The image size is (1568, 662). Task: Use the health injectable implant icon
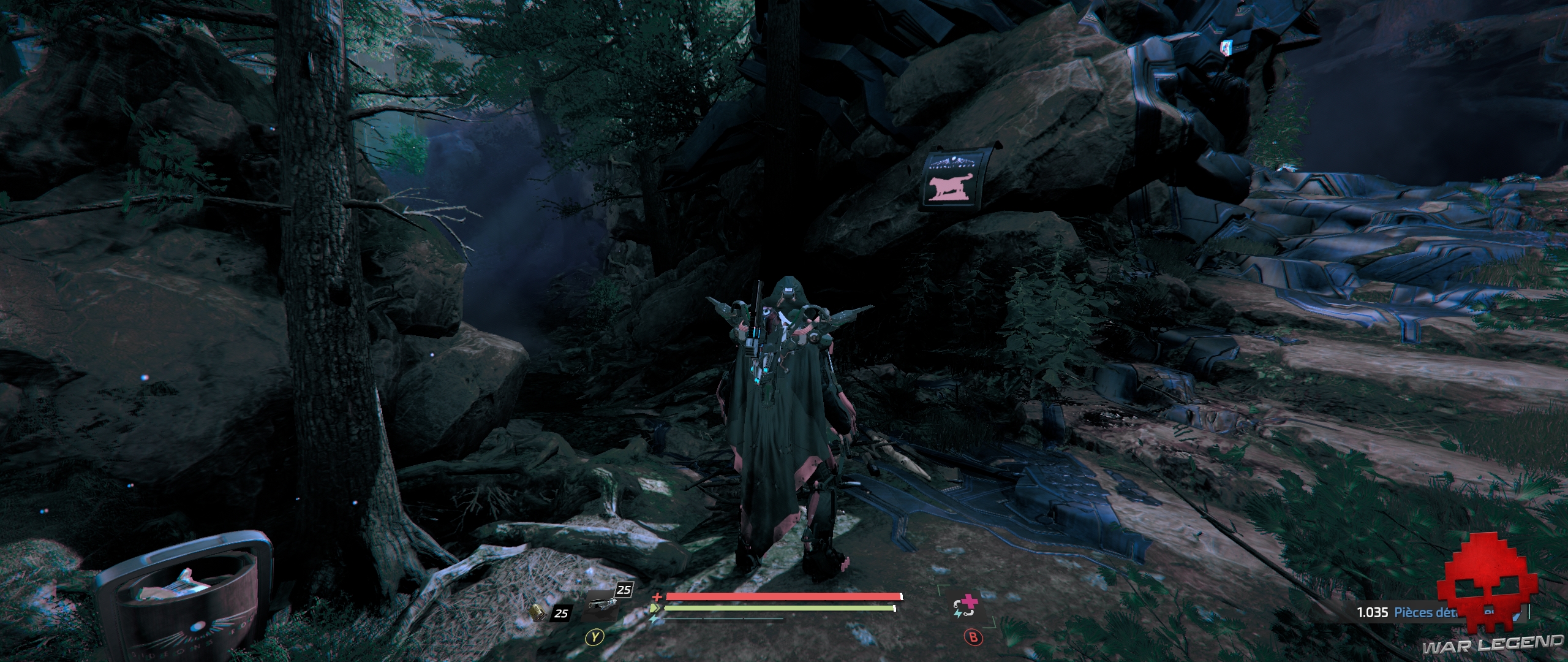click(x=964, y=610)
